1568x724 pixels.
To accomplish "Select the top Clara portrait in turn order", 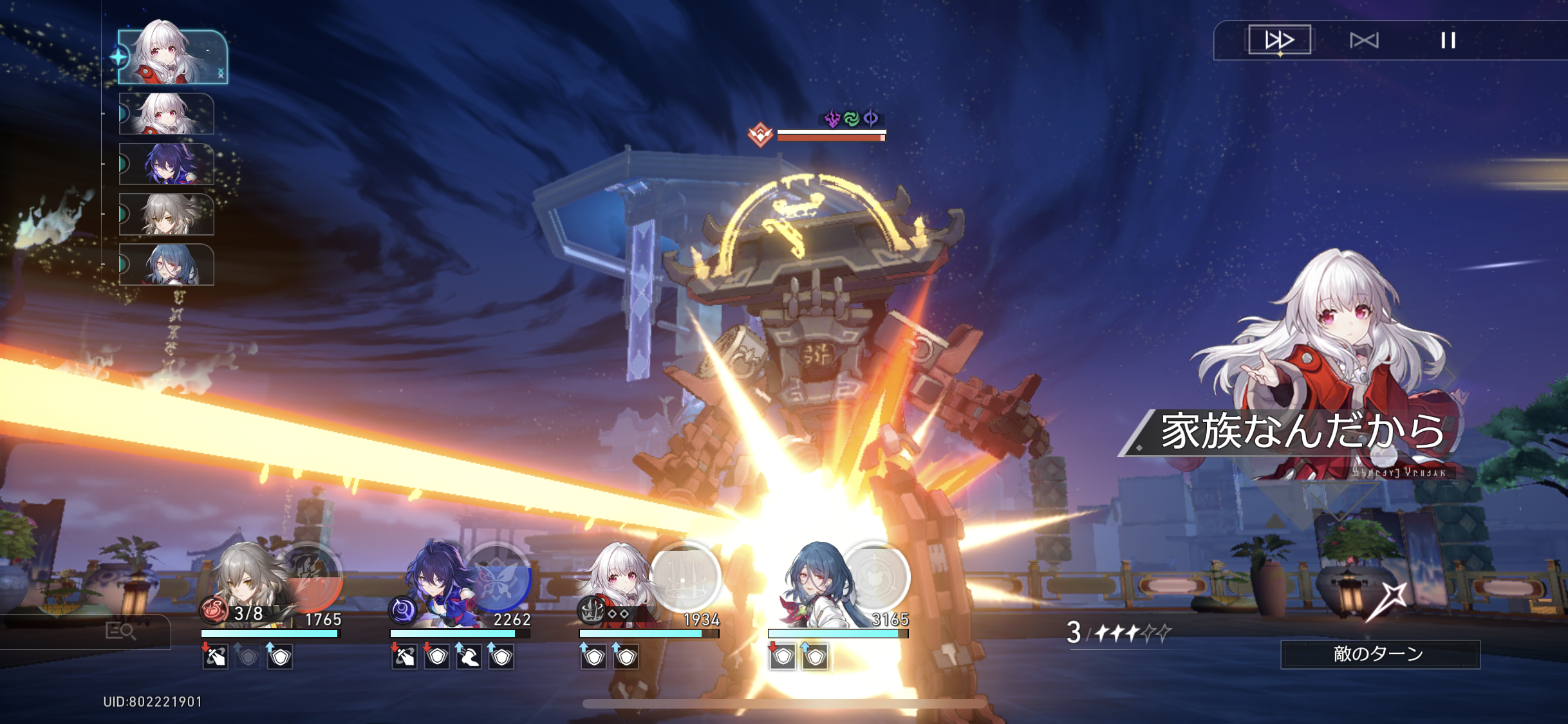I will point(173,57).
